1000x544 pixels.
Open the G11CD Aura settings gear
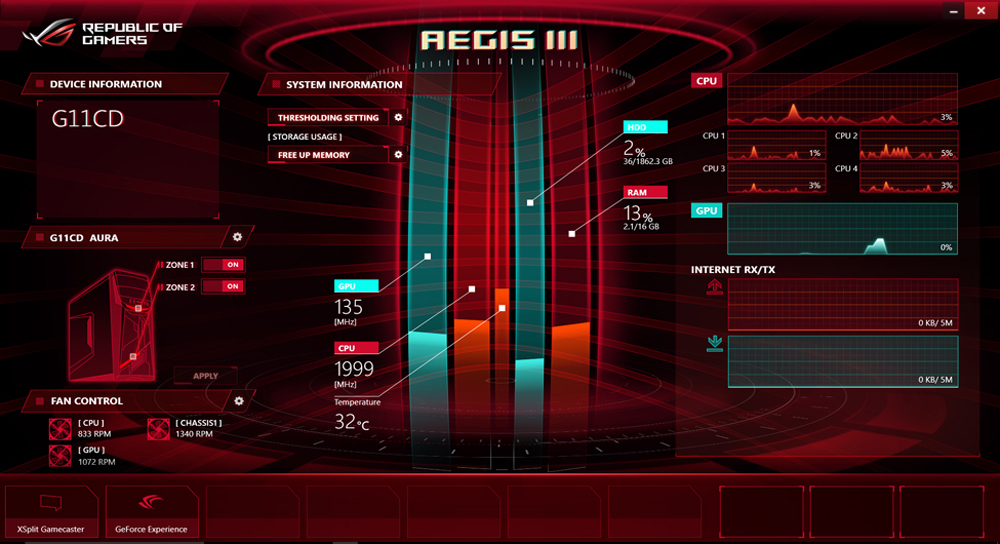point(237,237)
